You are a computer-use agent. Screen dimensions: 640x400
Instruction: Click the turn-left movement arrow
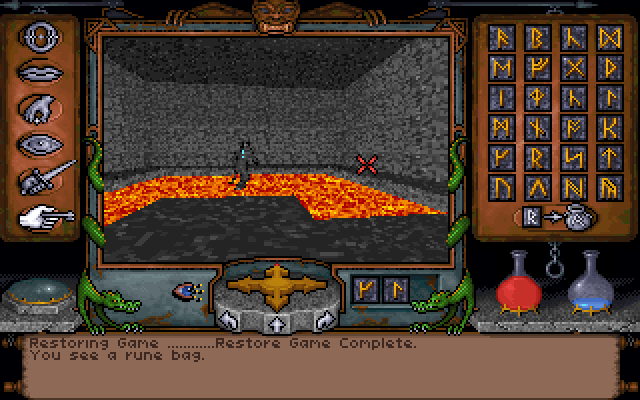click(228, 320)
